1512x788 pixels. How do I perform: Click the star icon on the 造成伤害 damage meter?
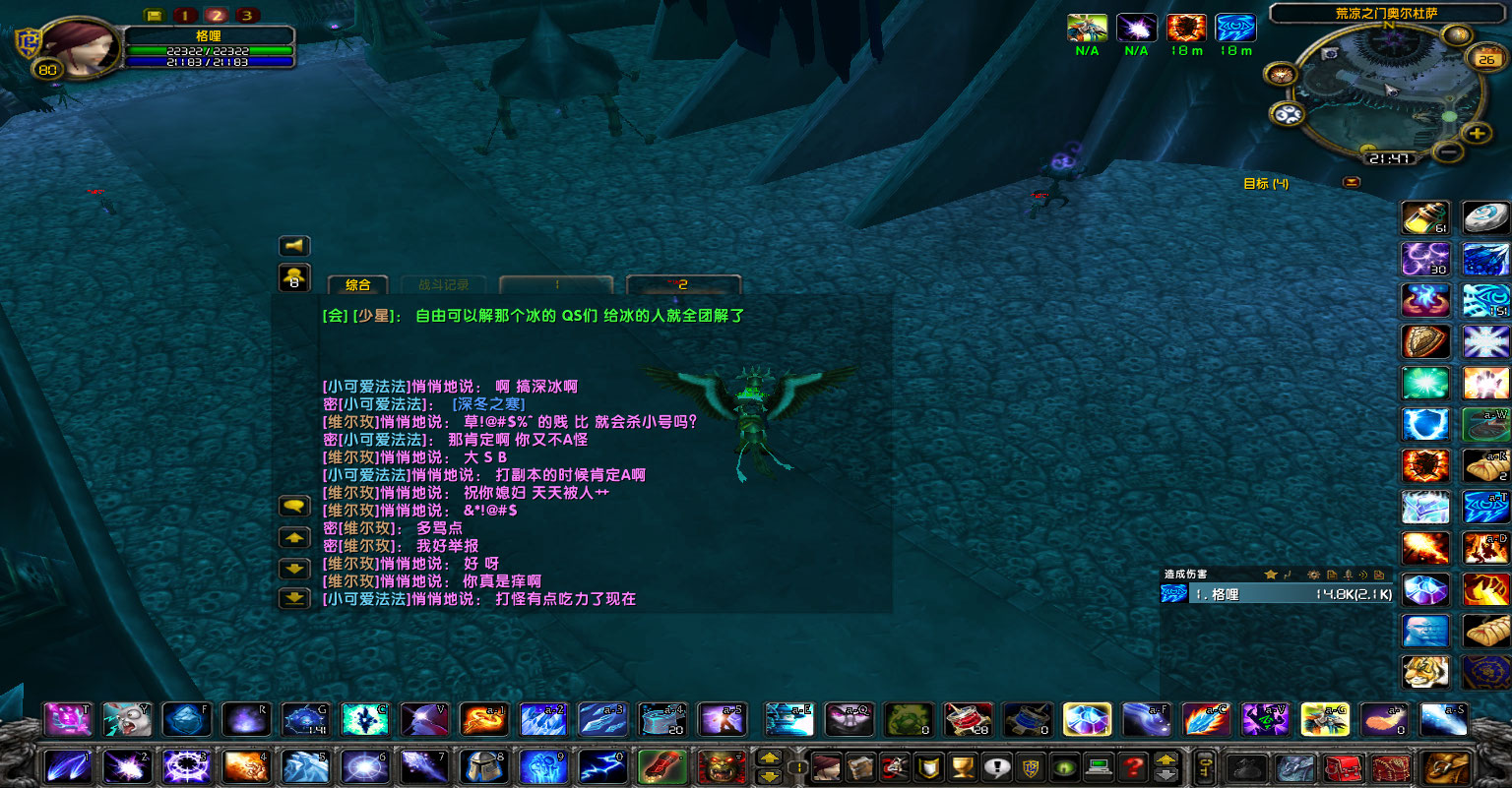tap(1271, 575)
